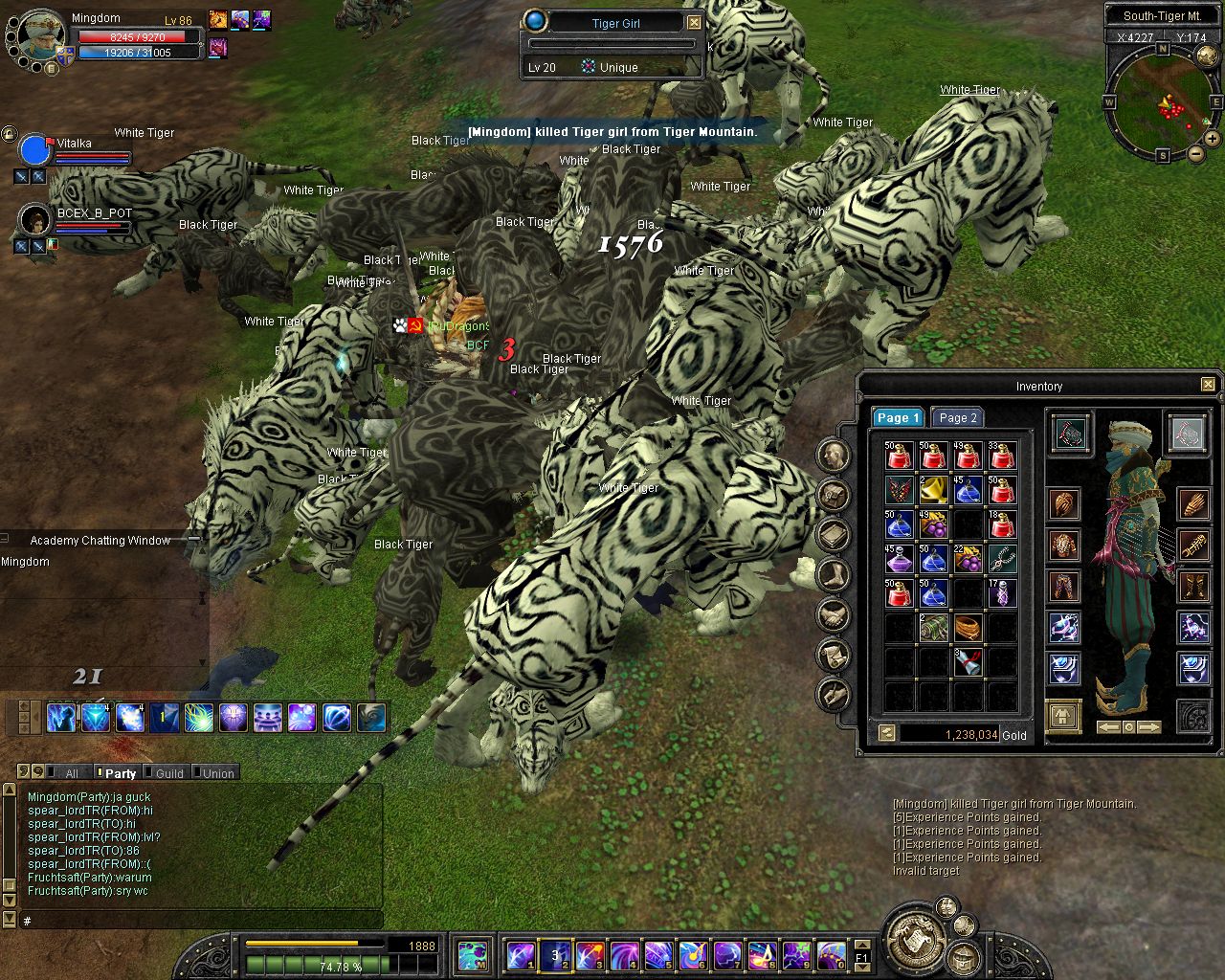1225x980 pixels.
Task: Switch to inventory Page 2
Action: [958, 418]
